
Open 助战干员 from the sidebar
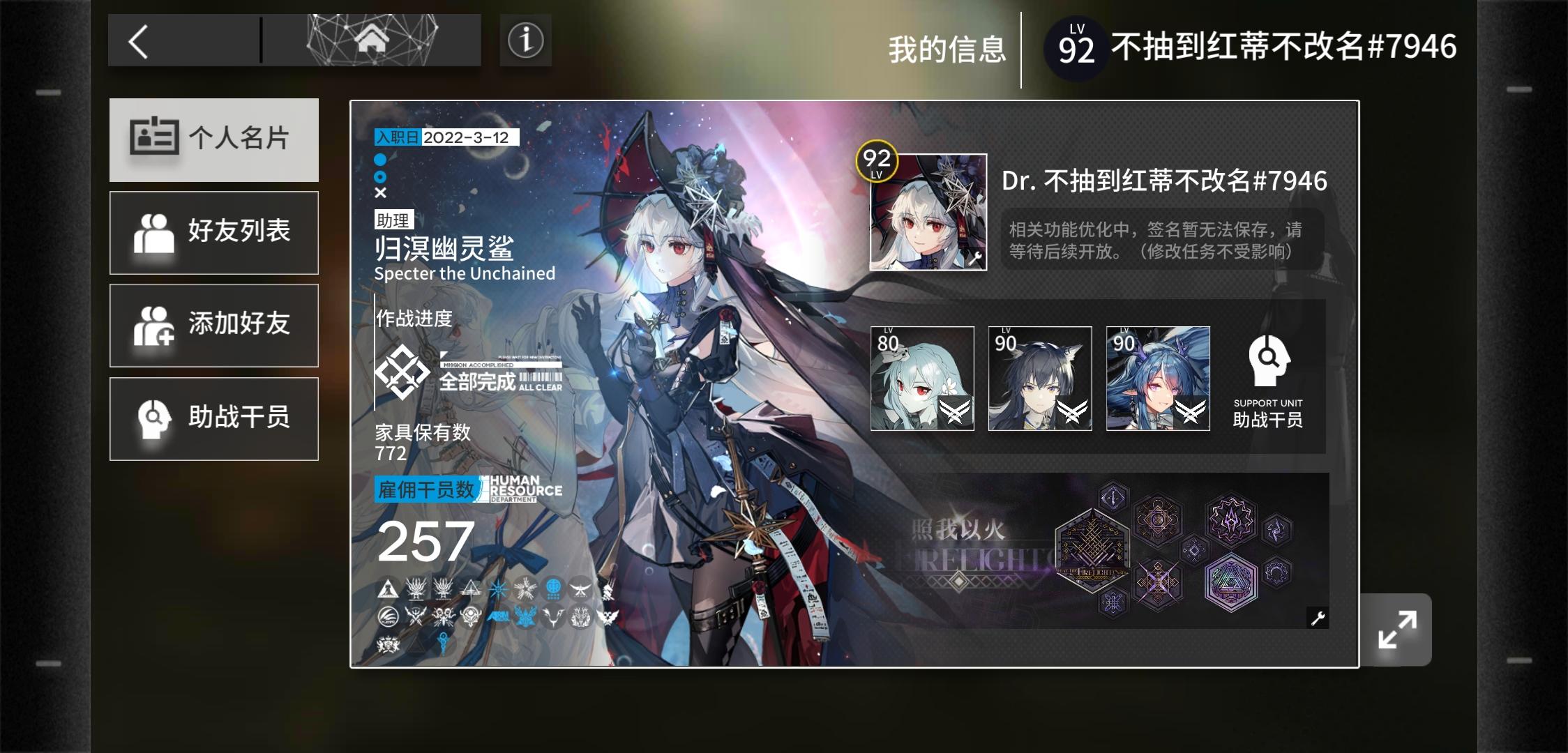[213, 418]
